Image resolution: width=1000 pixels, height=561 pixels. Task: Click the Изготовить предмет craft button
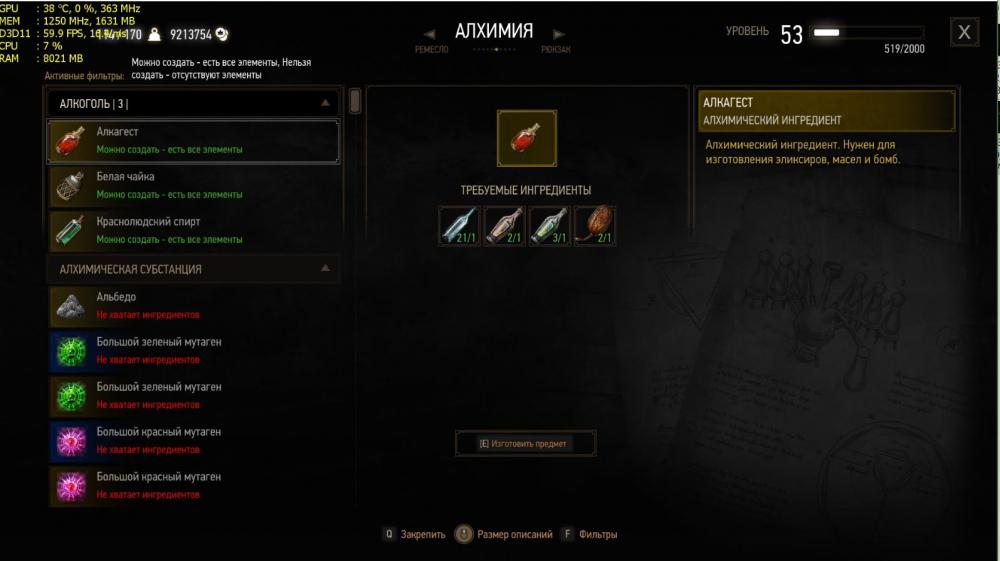click(x=525, y=443)
